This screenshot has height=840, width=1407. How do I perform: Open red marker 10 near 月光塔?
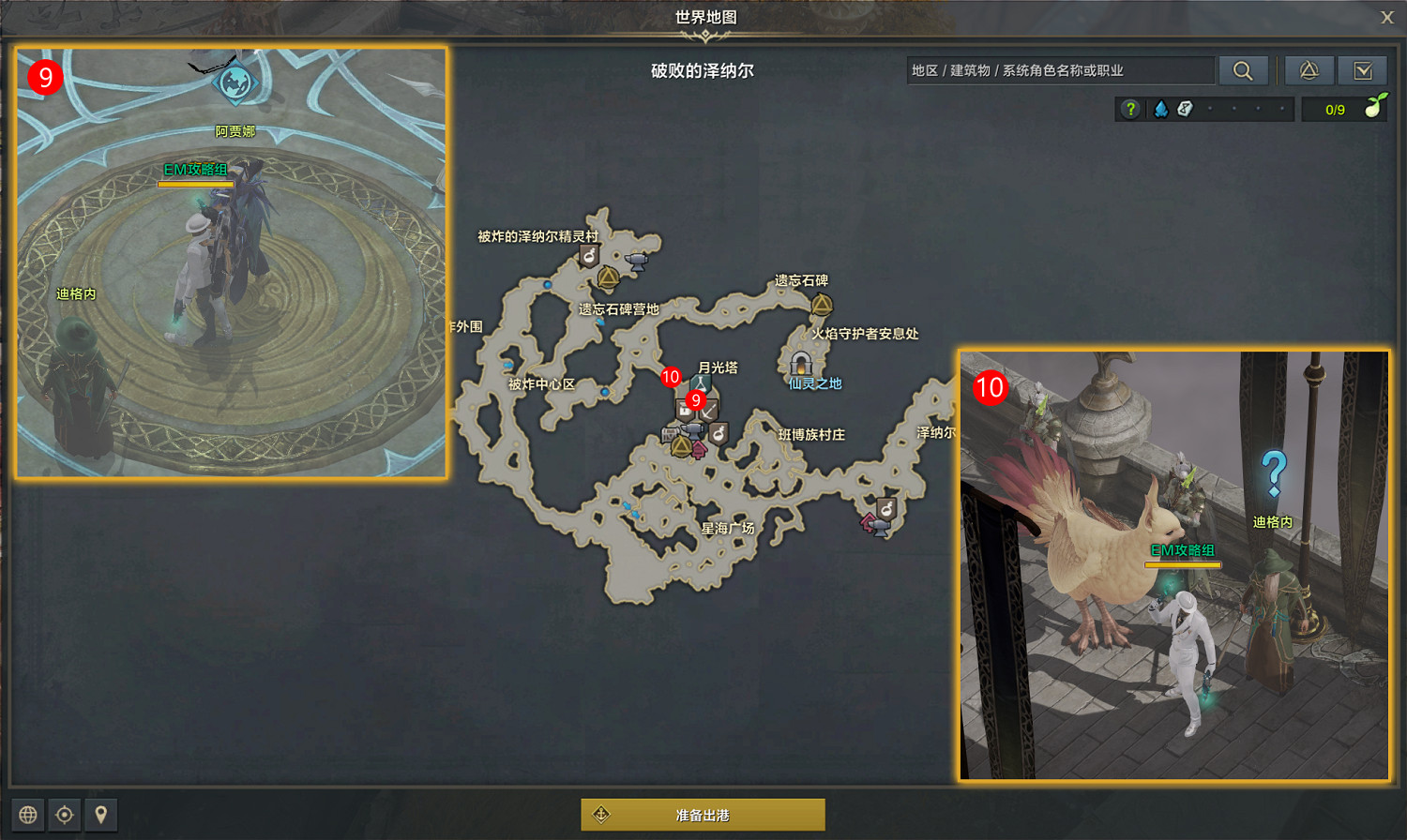pos(670,377)
